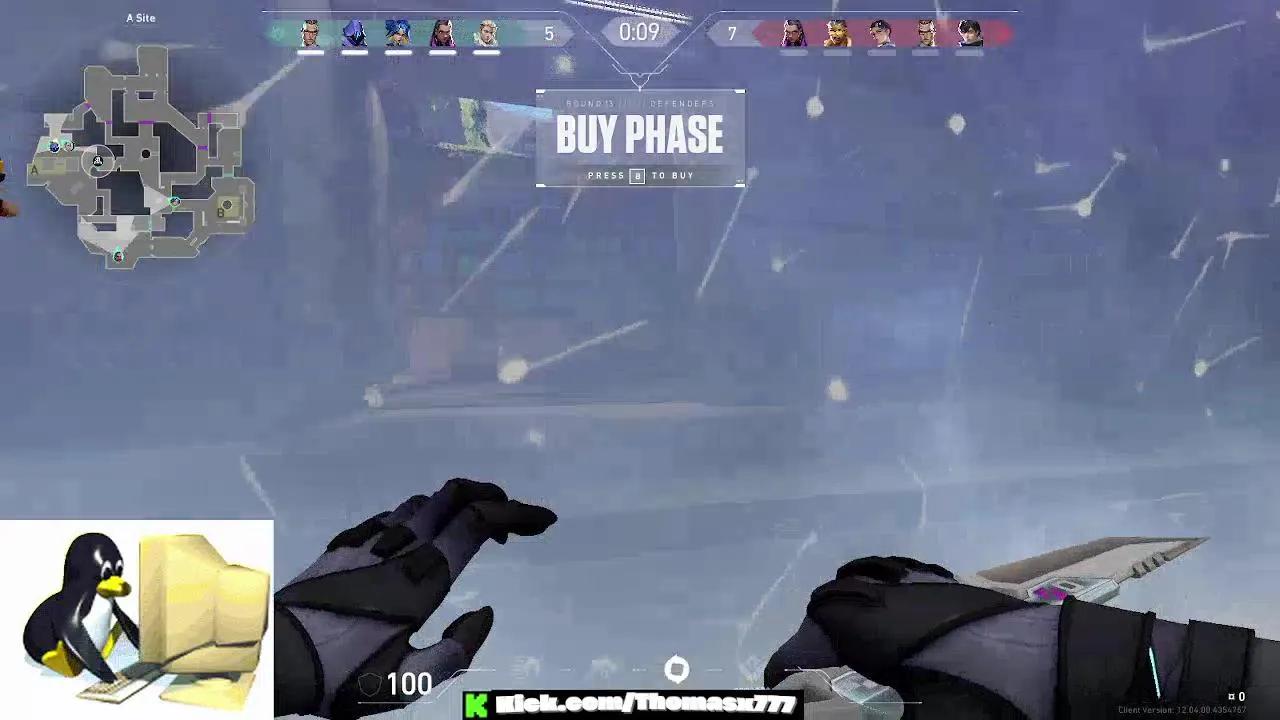Click the blonde ally agent portrait near the score

[x=486, y=30]
